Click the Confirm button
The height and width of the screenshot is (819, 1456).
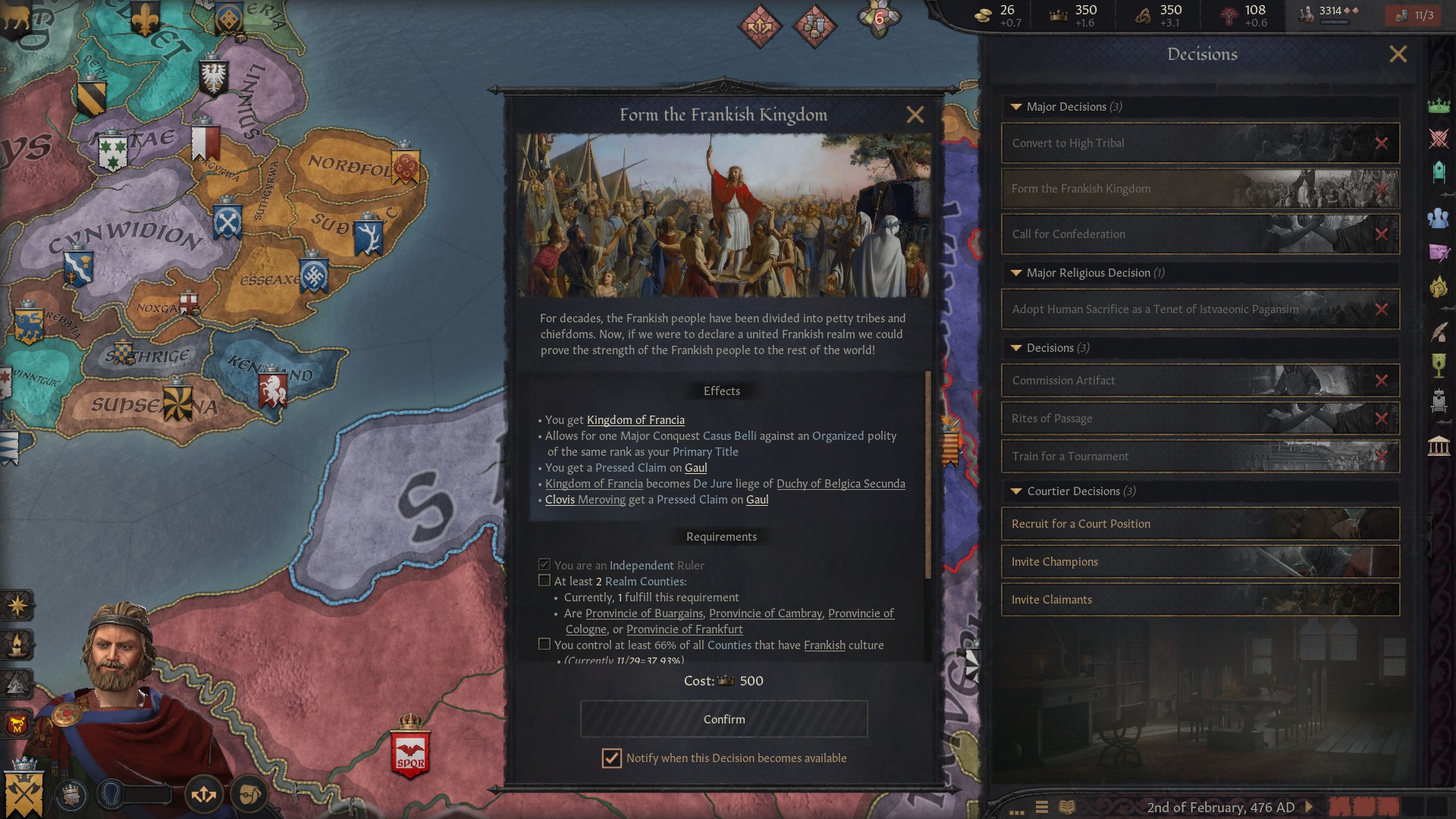pos(723,718)
